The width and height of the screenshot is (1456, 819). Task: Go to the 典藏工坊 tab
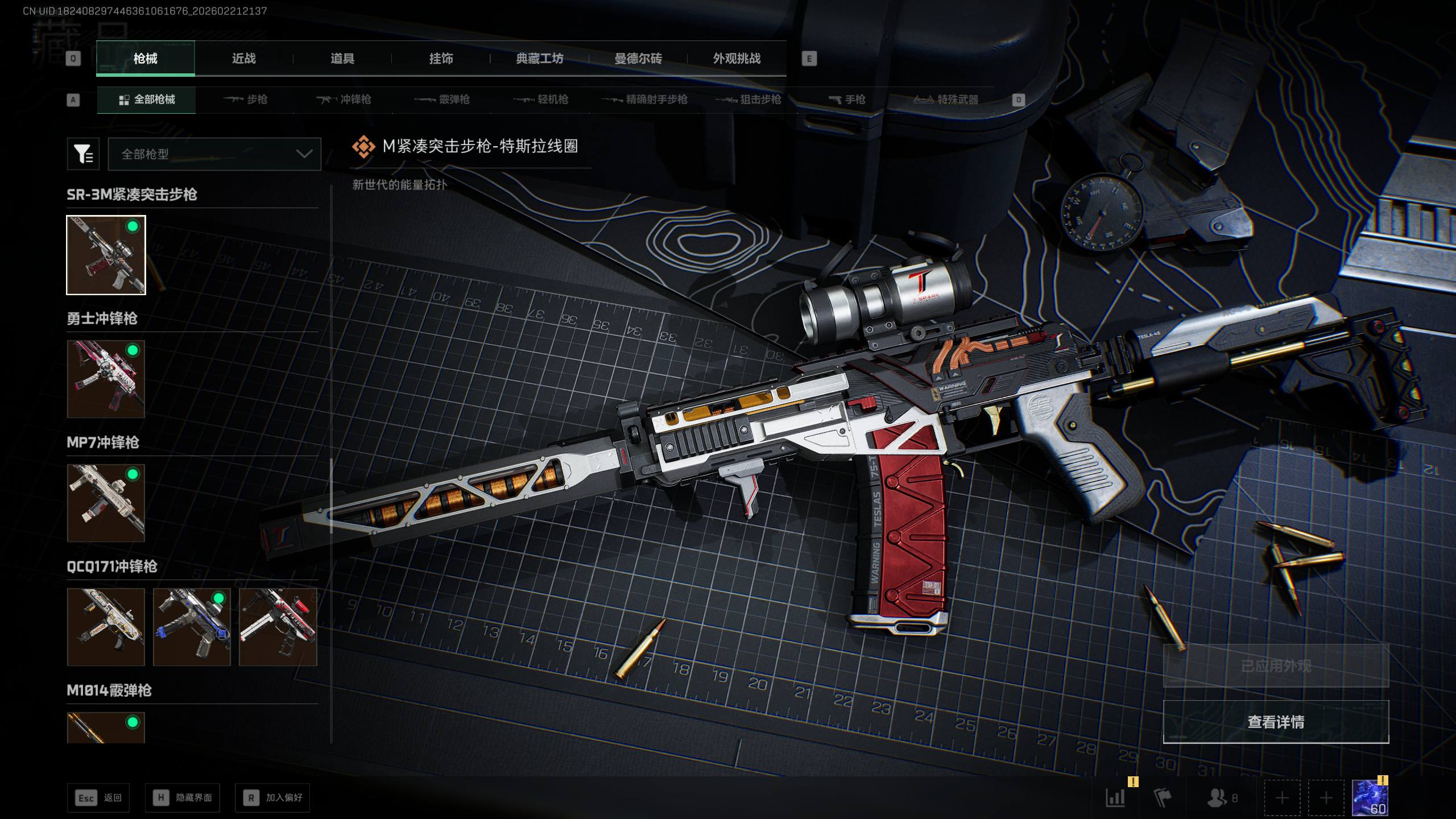point(539,59)
